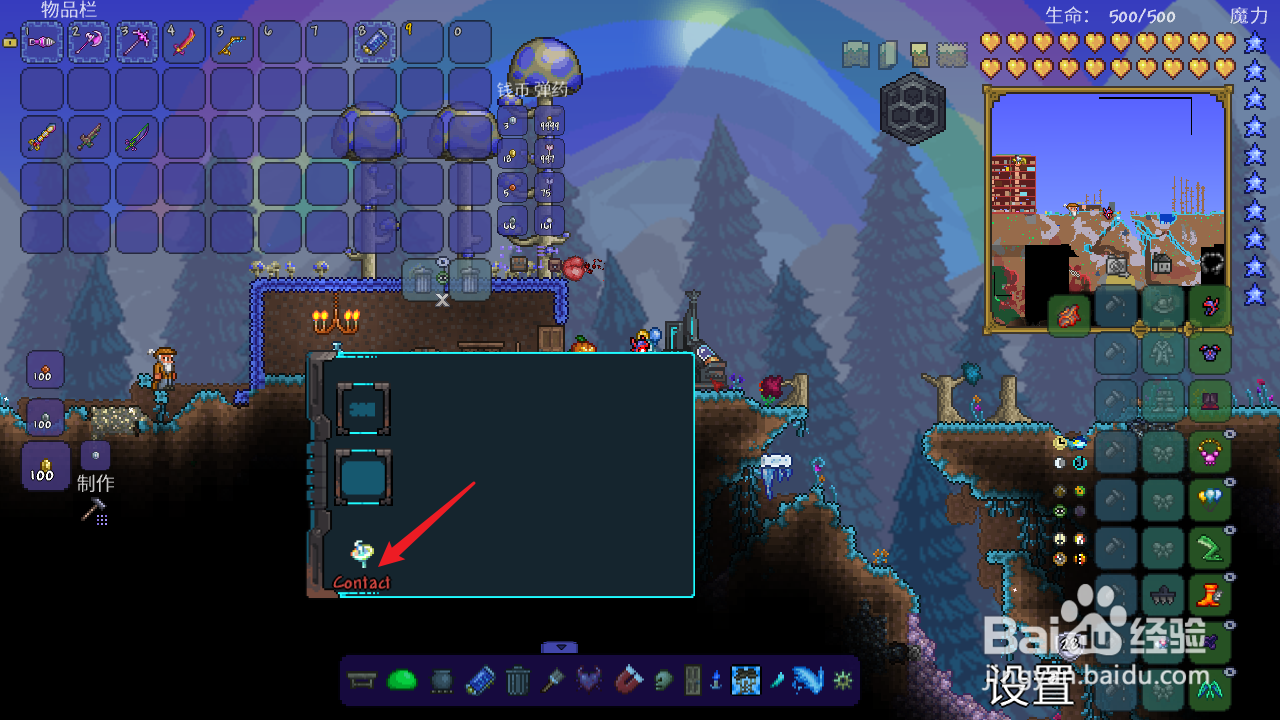Equip the red sword in hotbar slot 4

pyautogui.click(x=184, y=42)
